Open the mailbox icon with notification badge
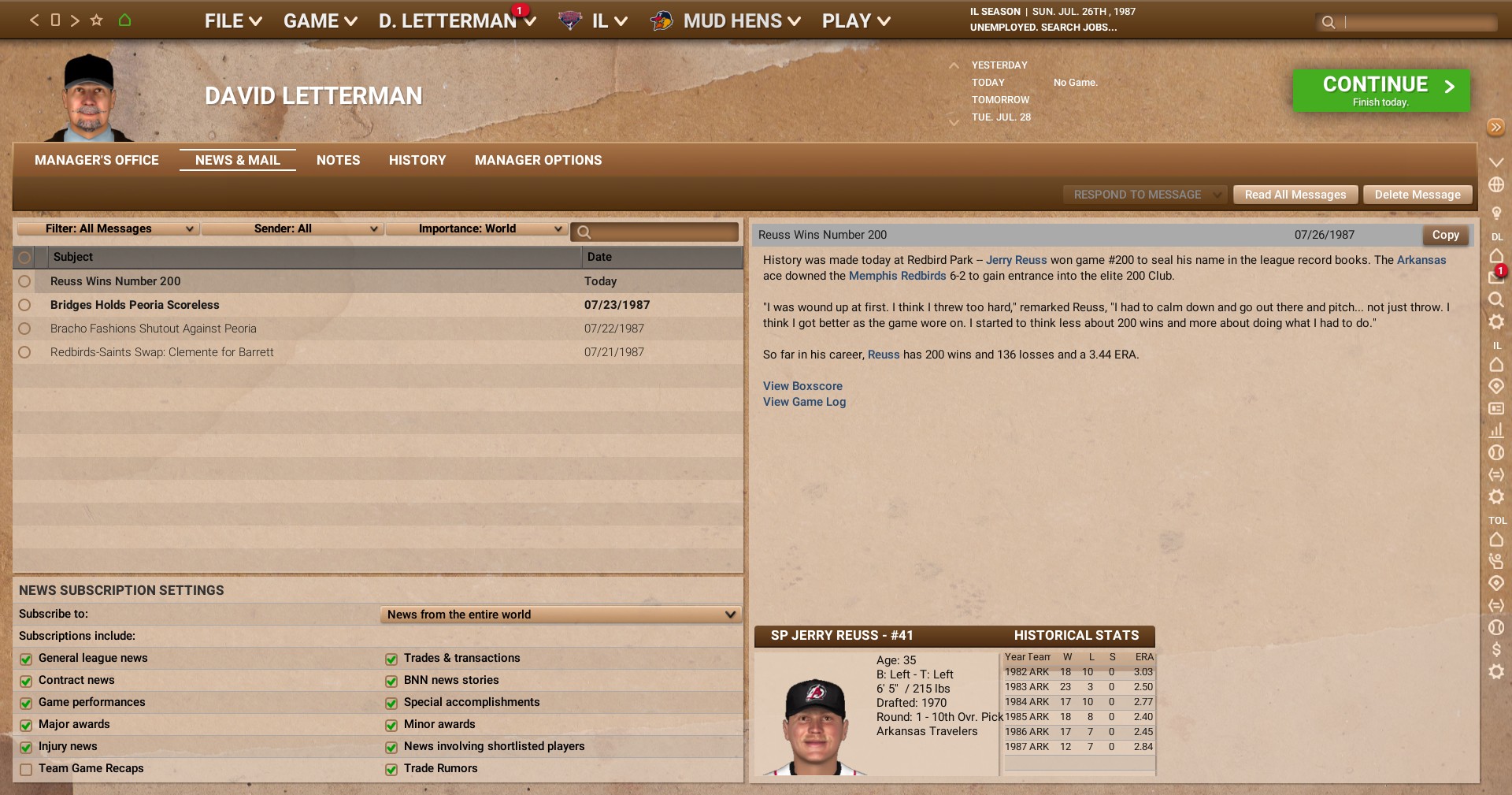This screenshot has width=1512, height=795. point(1495,277)
